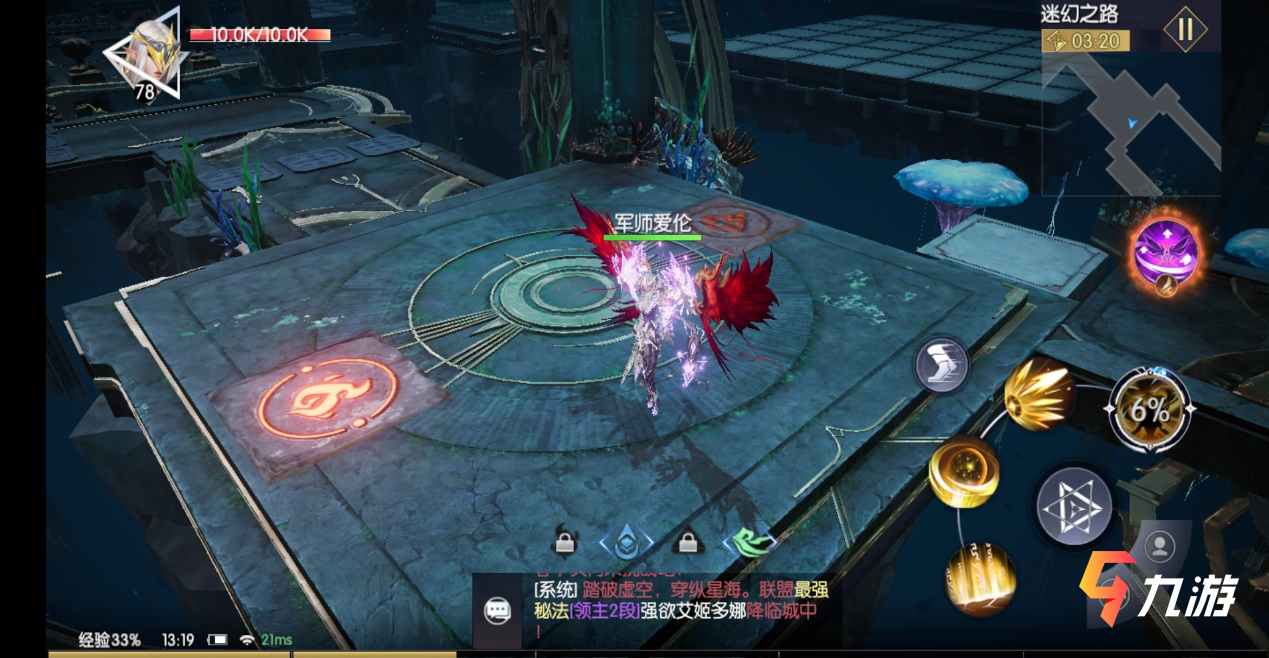The image size is (1269, 658).
Task: Cast the golden light pillars skill
Action: coord(979,579)
